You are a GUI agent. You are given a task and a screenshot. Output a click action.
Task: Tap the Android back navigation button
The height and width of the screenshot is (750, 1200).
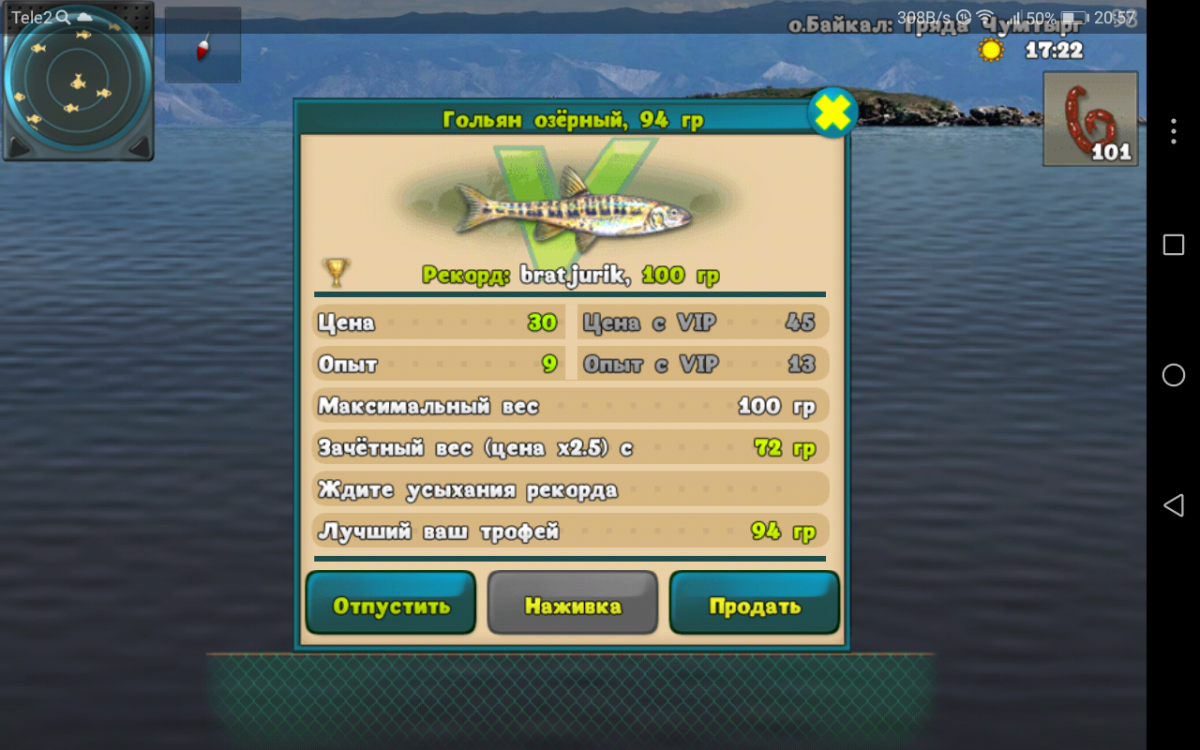point(1173,505)
